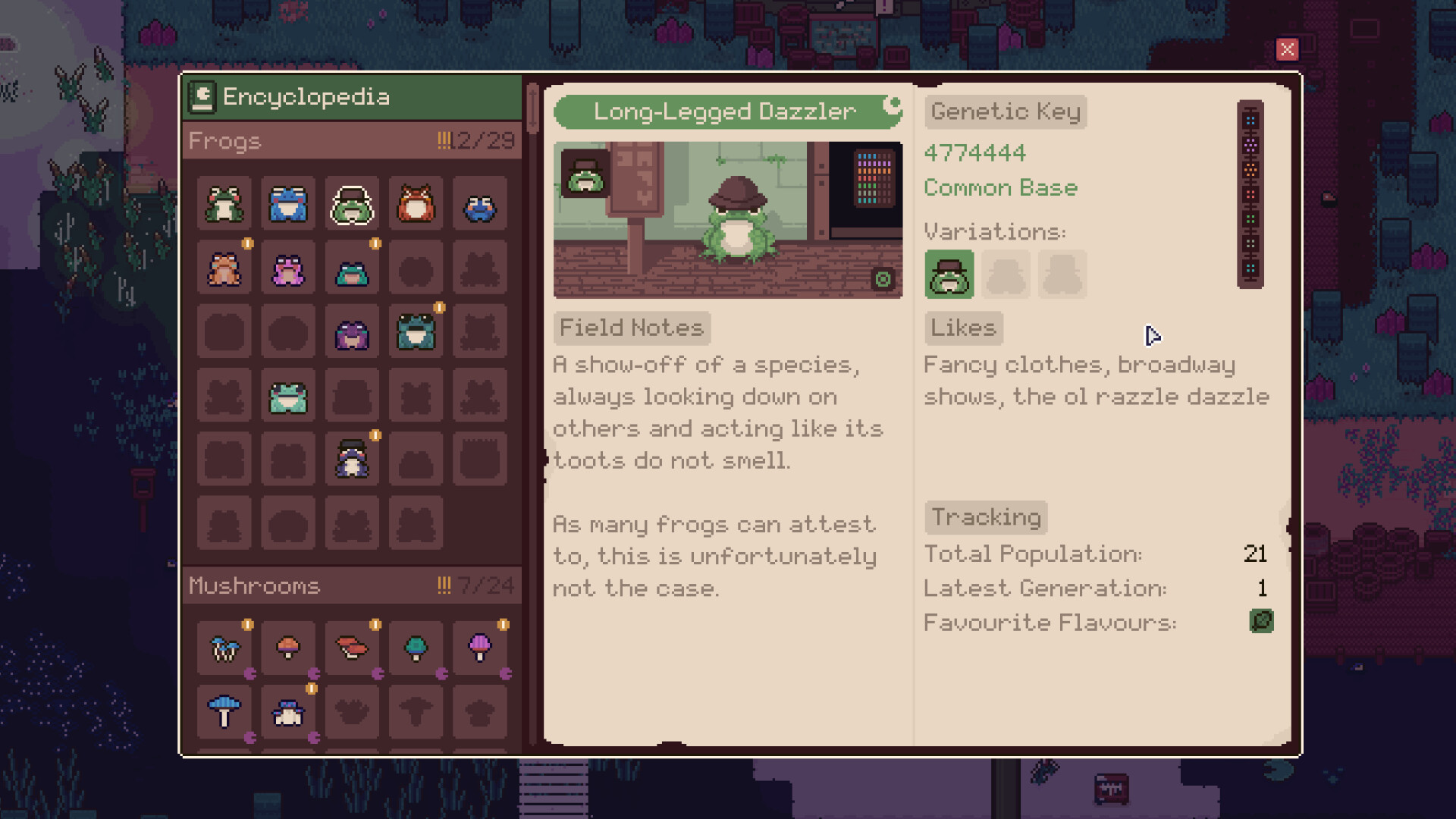
Task: Click the Tracking label
Action: (985, 516)
